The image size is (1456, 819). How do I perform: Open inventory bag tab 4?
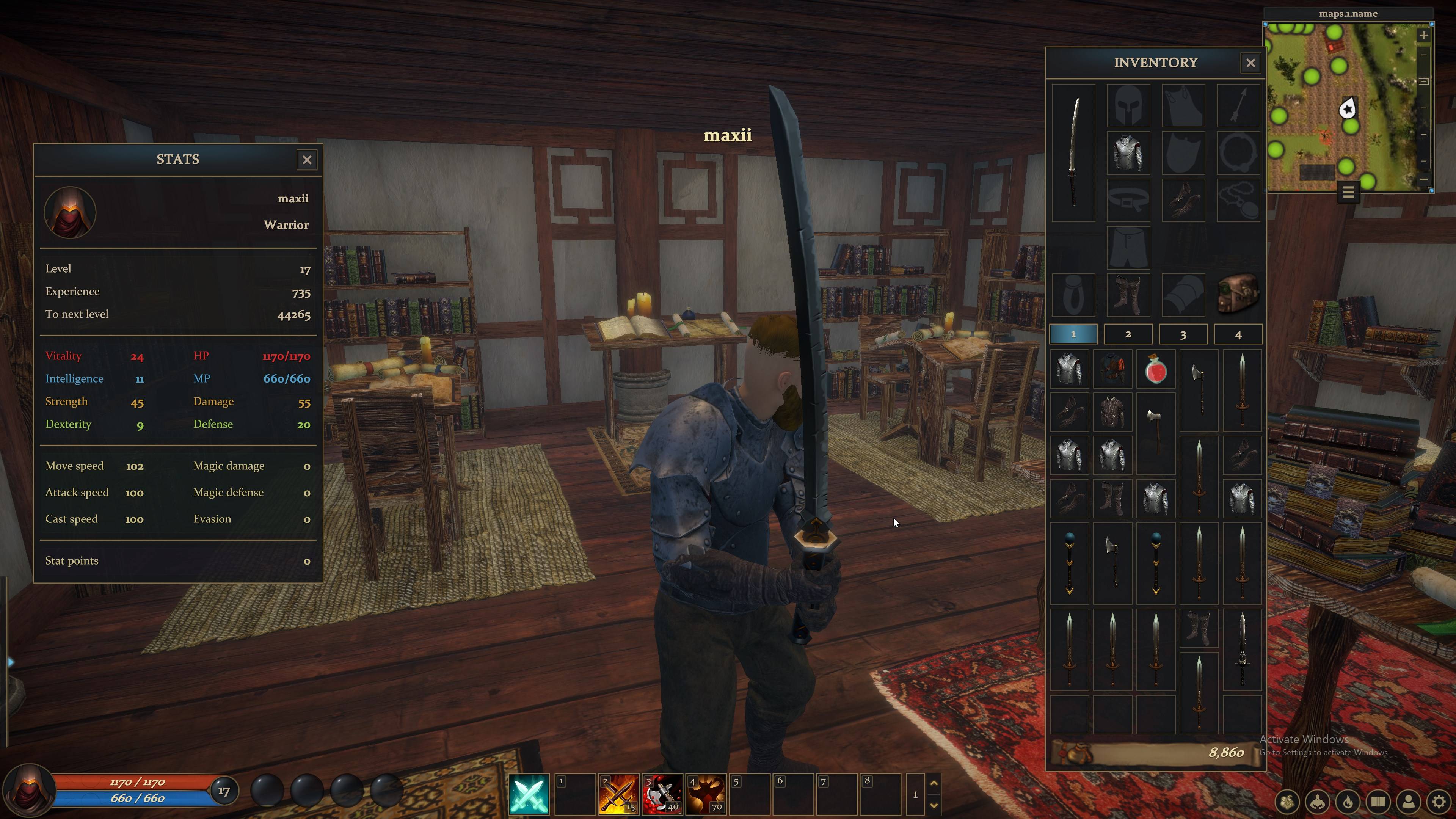coord(1238,334)
